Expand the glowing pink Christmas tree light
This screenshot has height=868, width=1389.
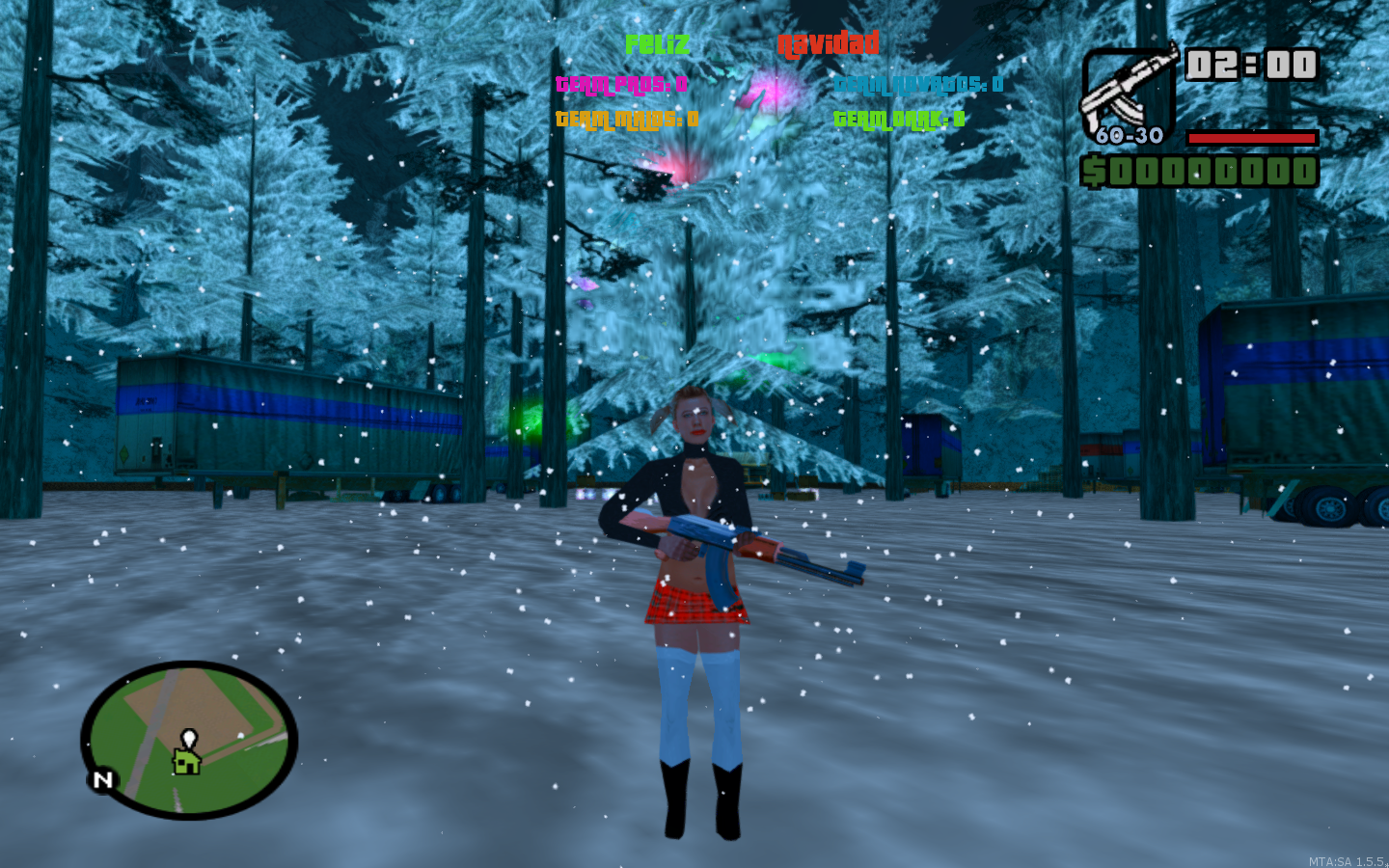(772, 92)
